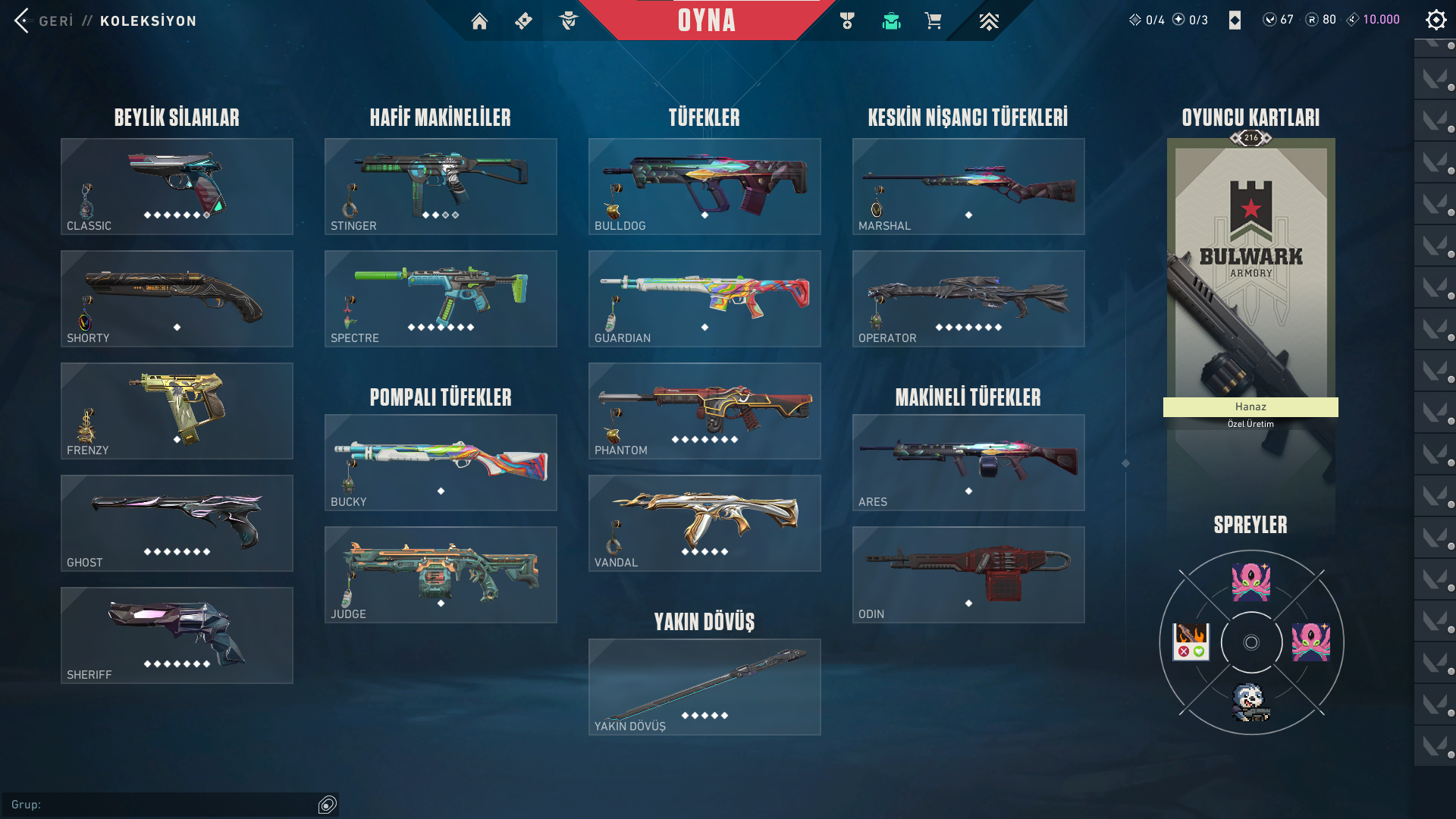Viewport: 1456px width, 819px height.
Task: Select the Odin machine gun slot
Action: coord(968,575)
